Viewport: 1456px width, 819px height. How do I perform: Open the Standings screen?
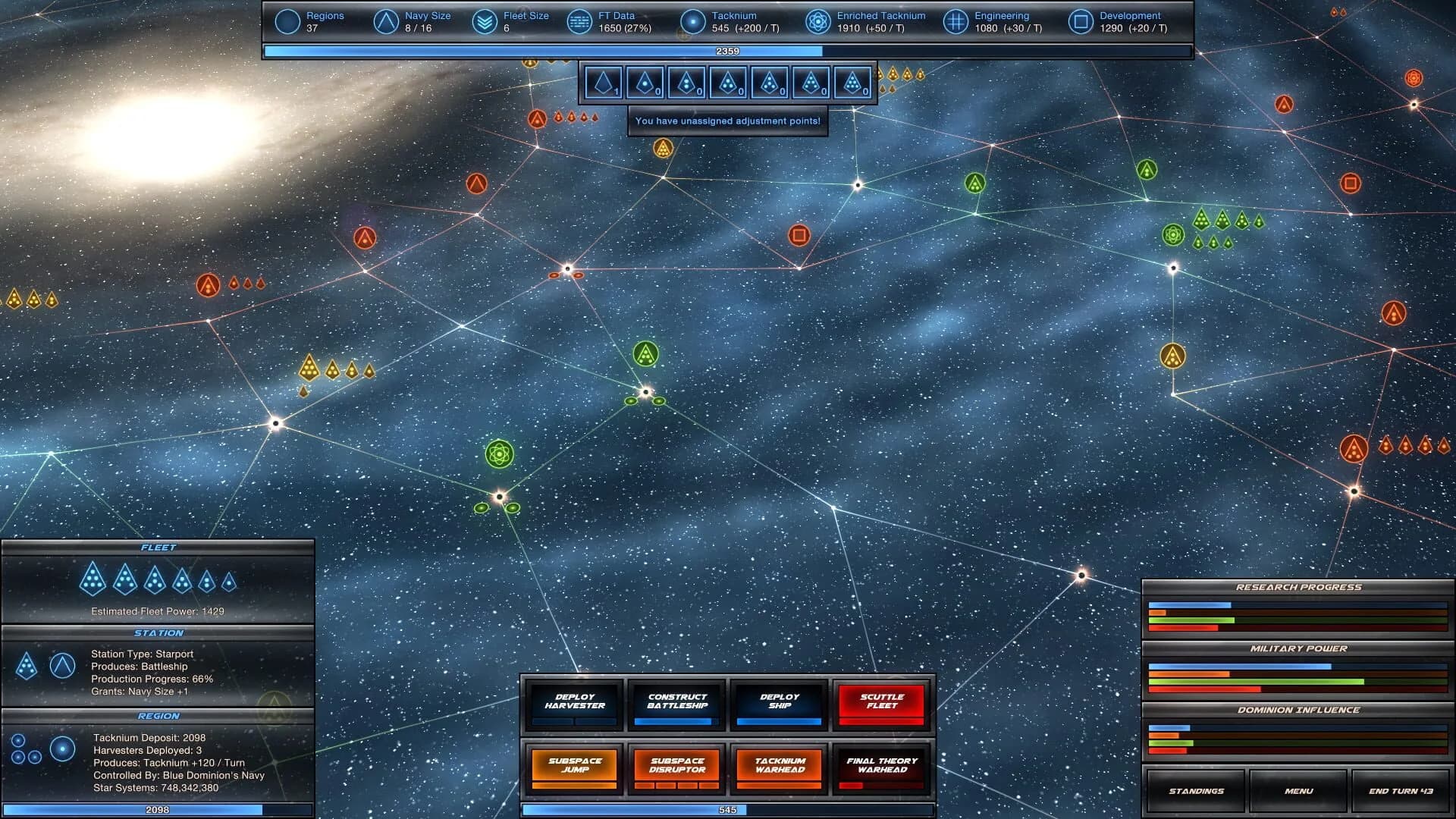(x=1195, y=791)
